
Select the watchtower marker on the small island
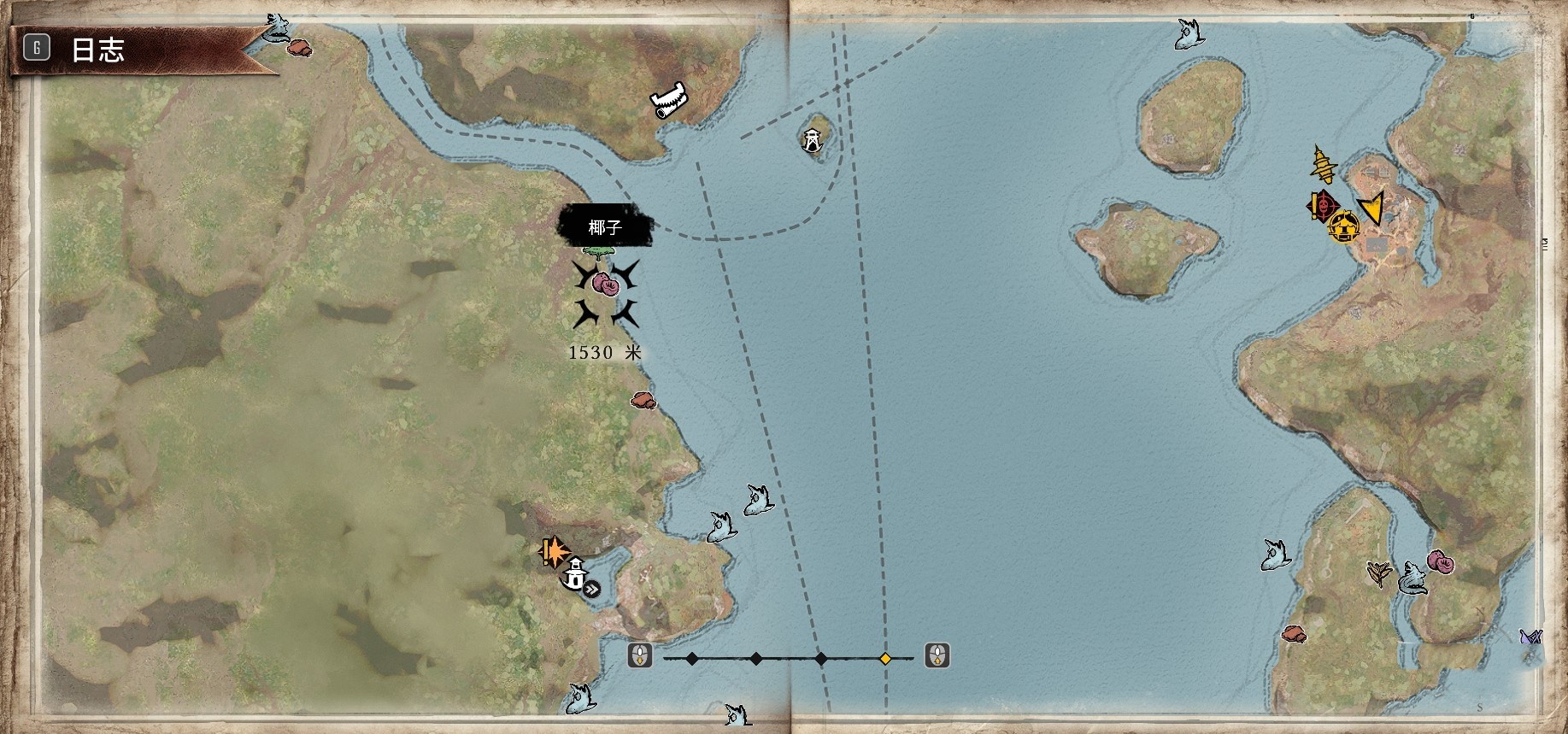click(x=812, y=138)
